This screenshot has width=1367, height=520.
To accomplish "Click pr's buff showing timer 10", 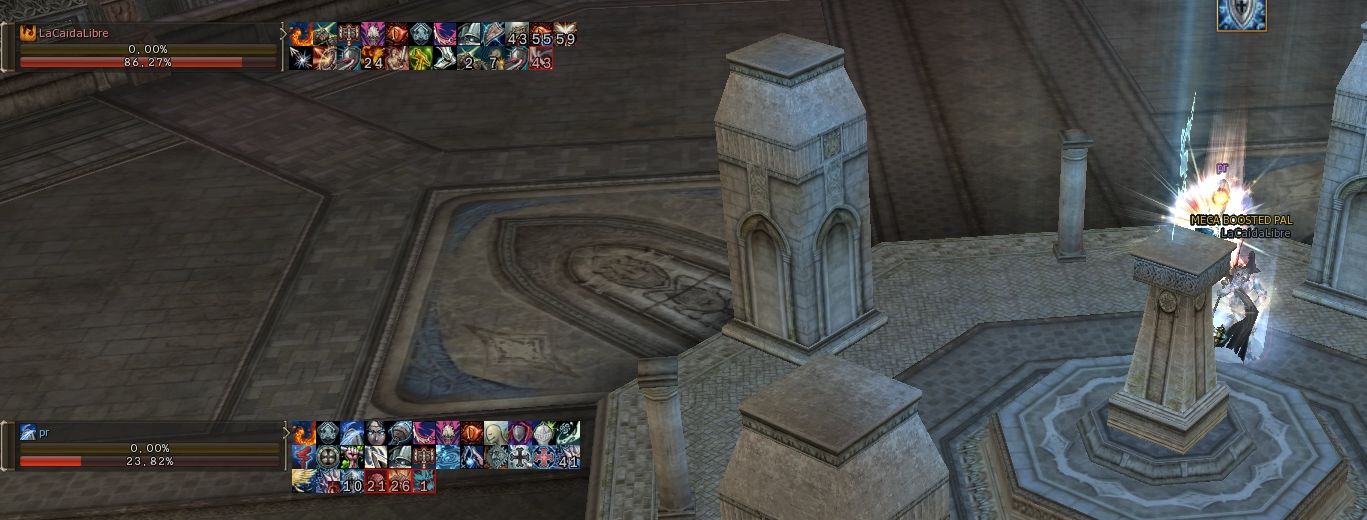I will coord(352,483).
